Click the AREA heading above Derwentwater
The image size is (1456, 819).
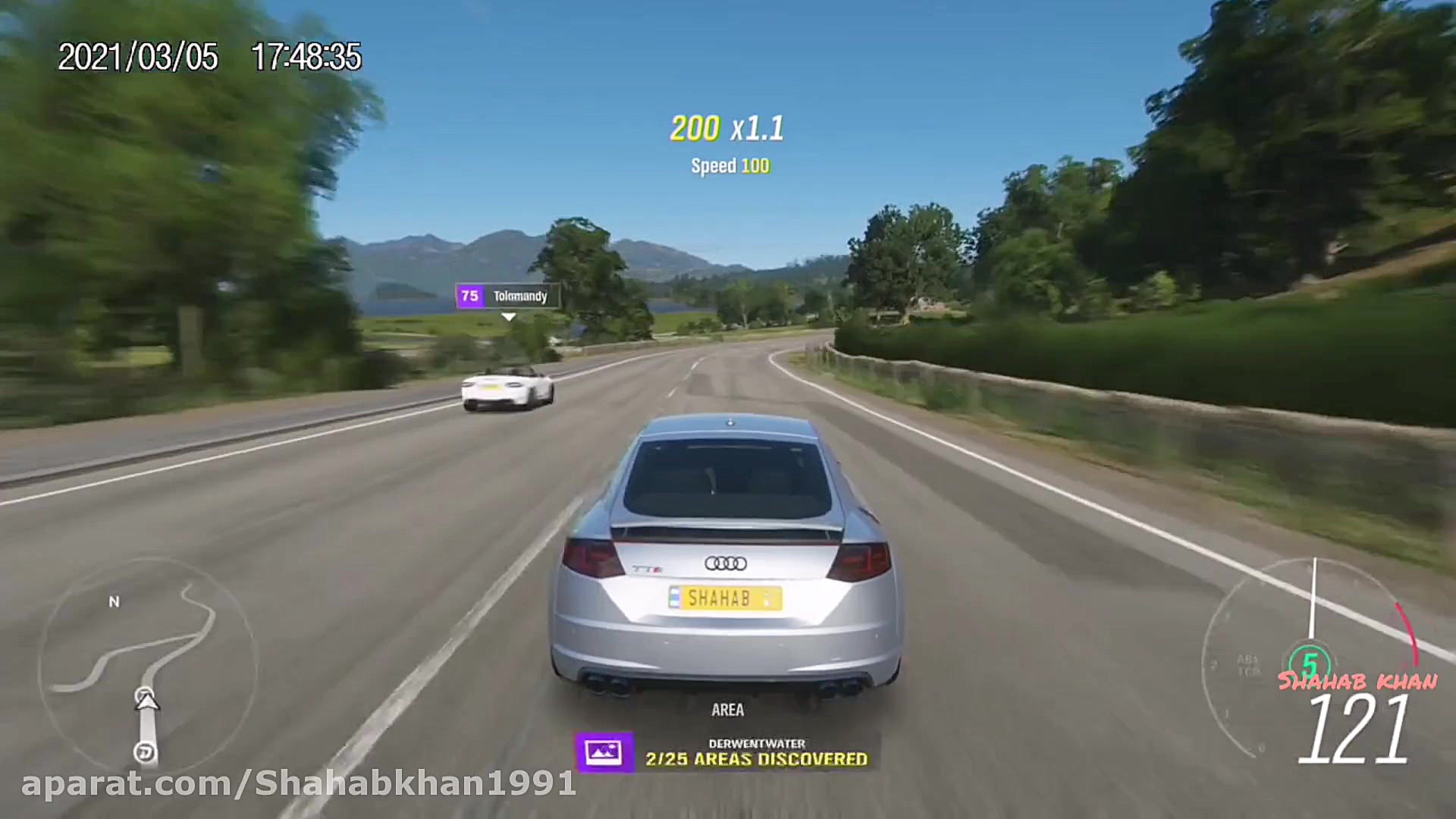point(729,710)
